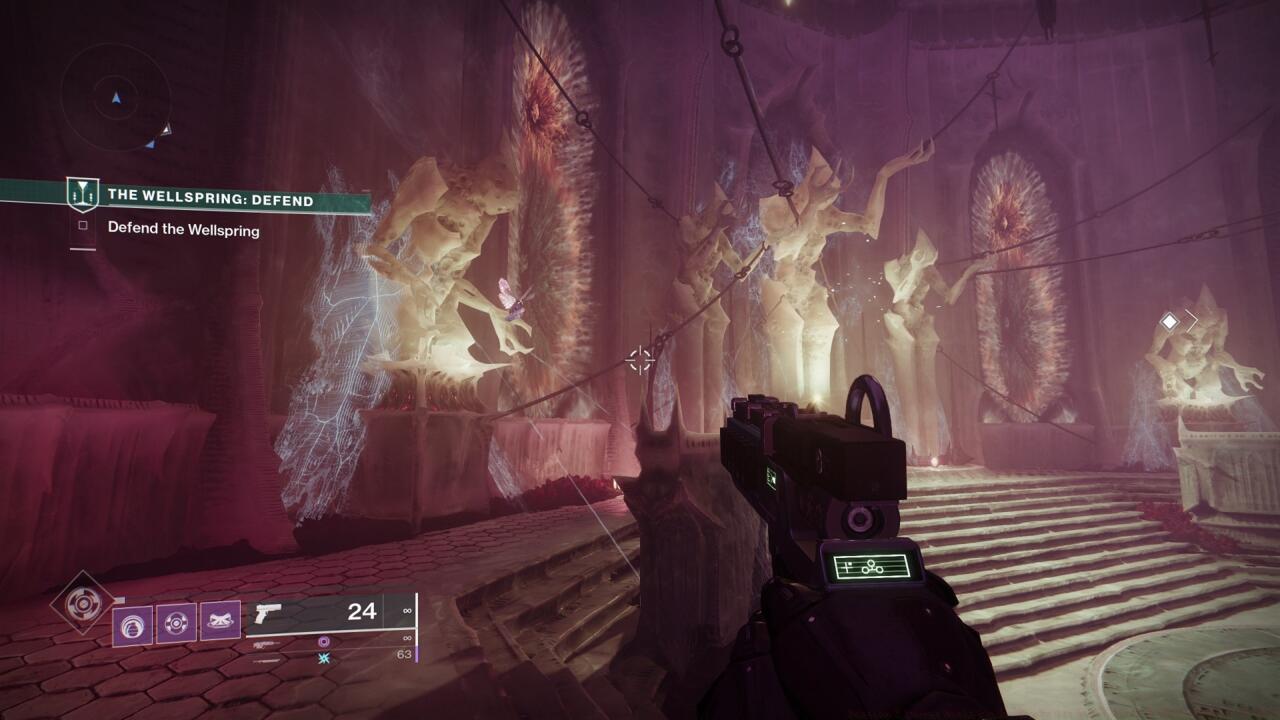The height and width of the screenshot is (720, 1280).
Task: Select the Super ability diamond icon
Action: pyautogui.click(x=82, y=601)
